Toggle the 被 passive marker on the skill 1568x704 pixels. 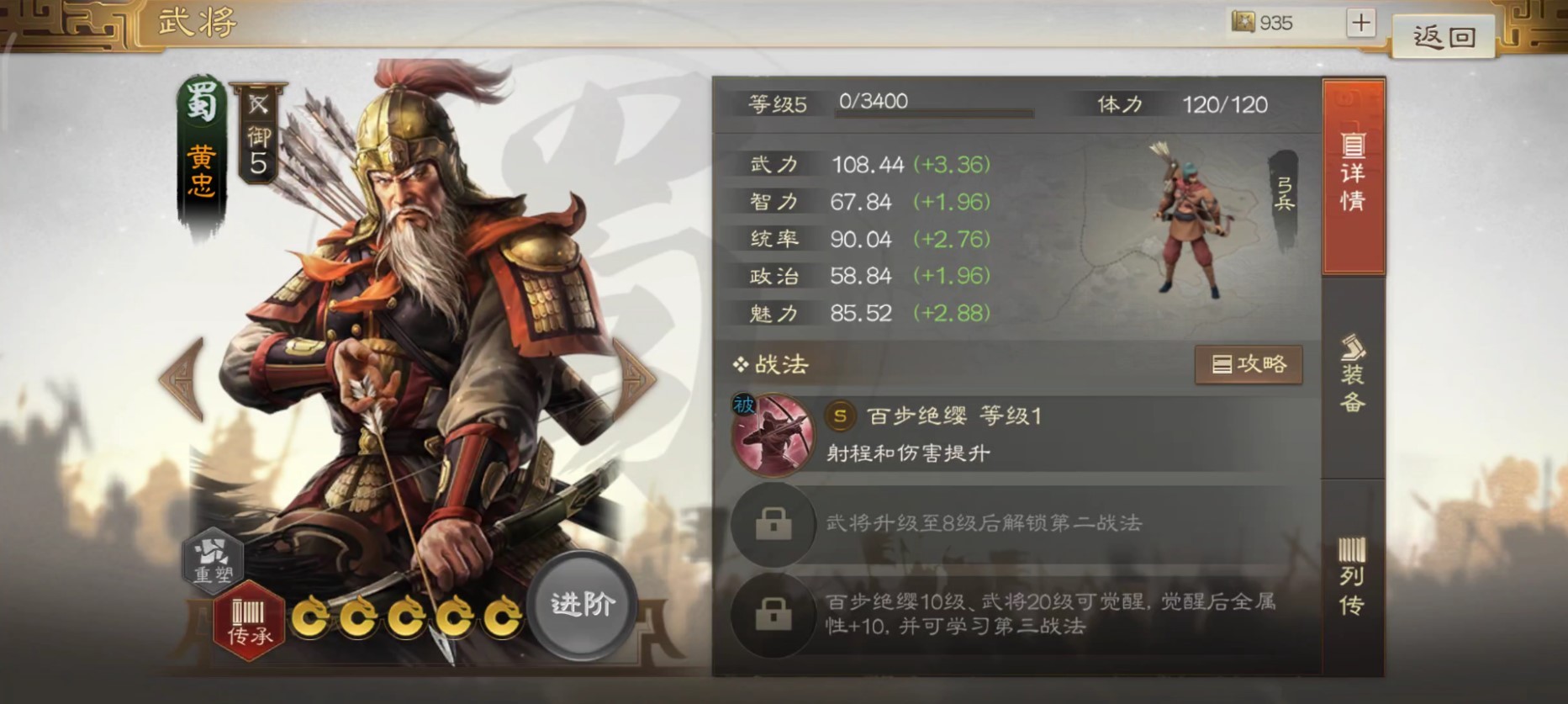point(747,404)
